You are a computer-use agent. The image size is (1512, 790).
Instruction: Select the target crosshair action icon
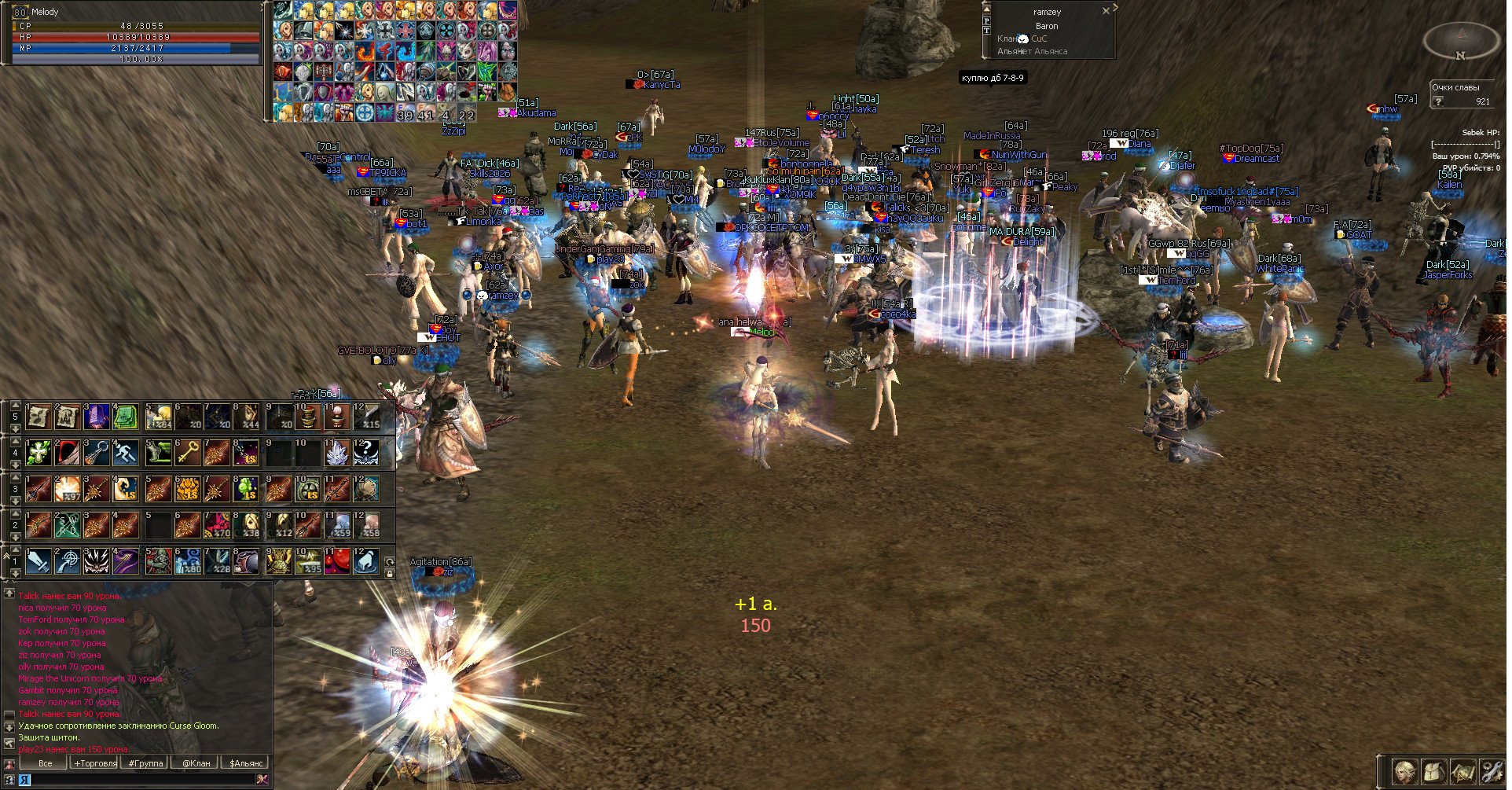click(68, 561)
